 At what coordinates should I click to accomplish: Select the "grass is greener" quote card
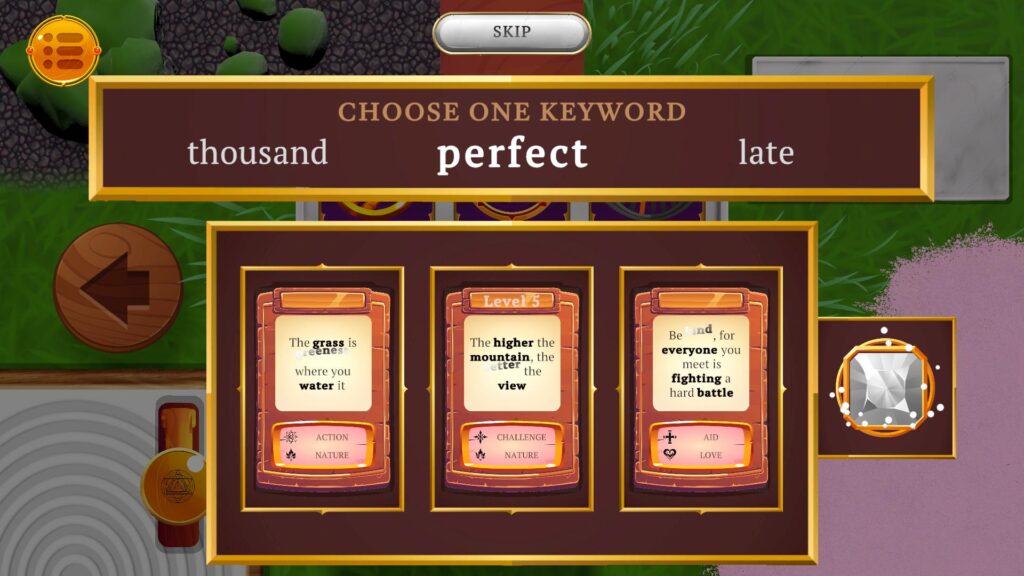(322, 388)
